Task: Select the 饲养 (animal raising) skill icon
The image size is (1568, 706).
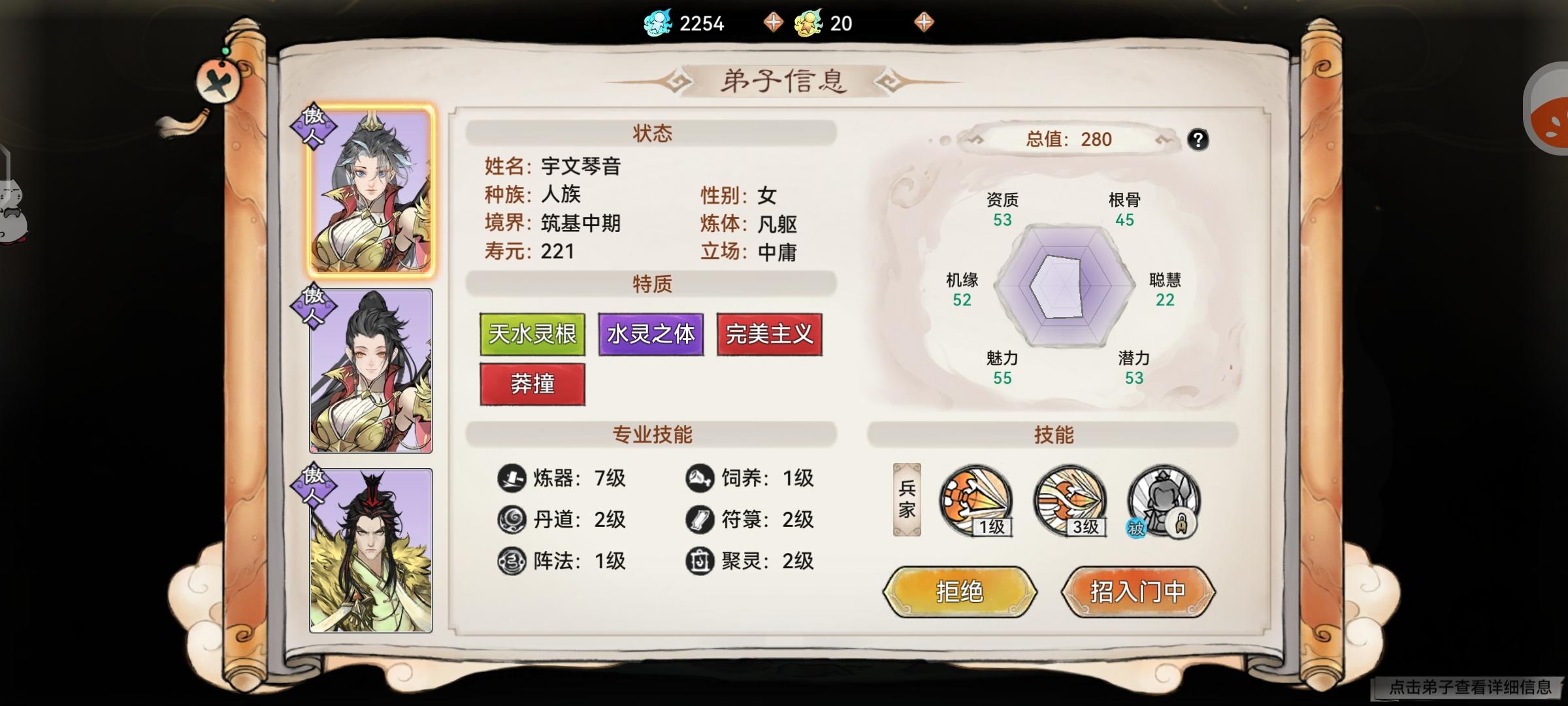Action: tap(700, 479)
